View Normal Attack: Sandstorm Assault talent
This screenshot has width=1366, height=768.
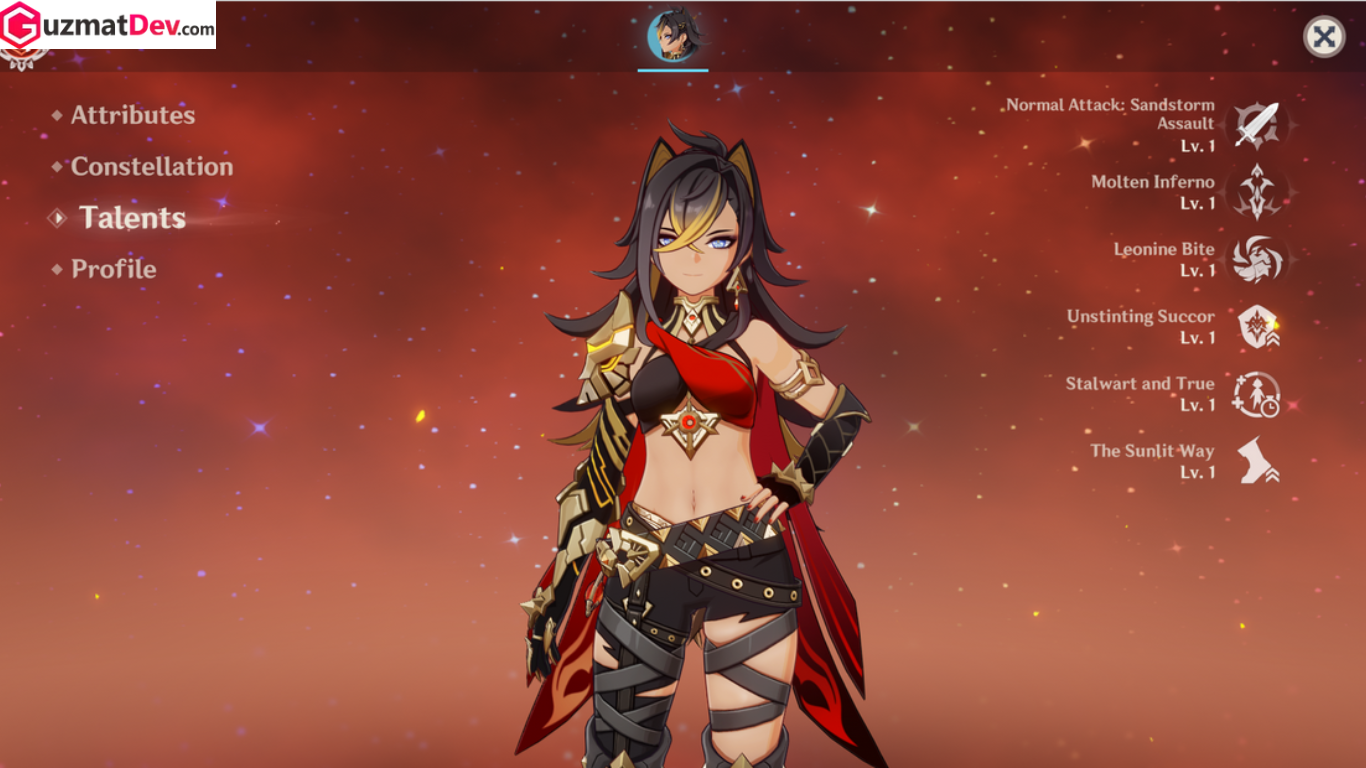point(1256,126)
